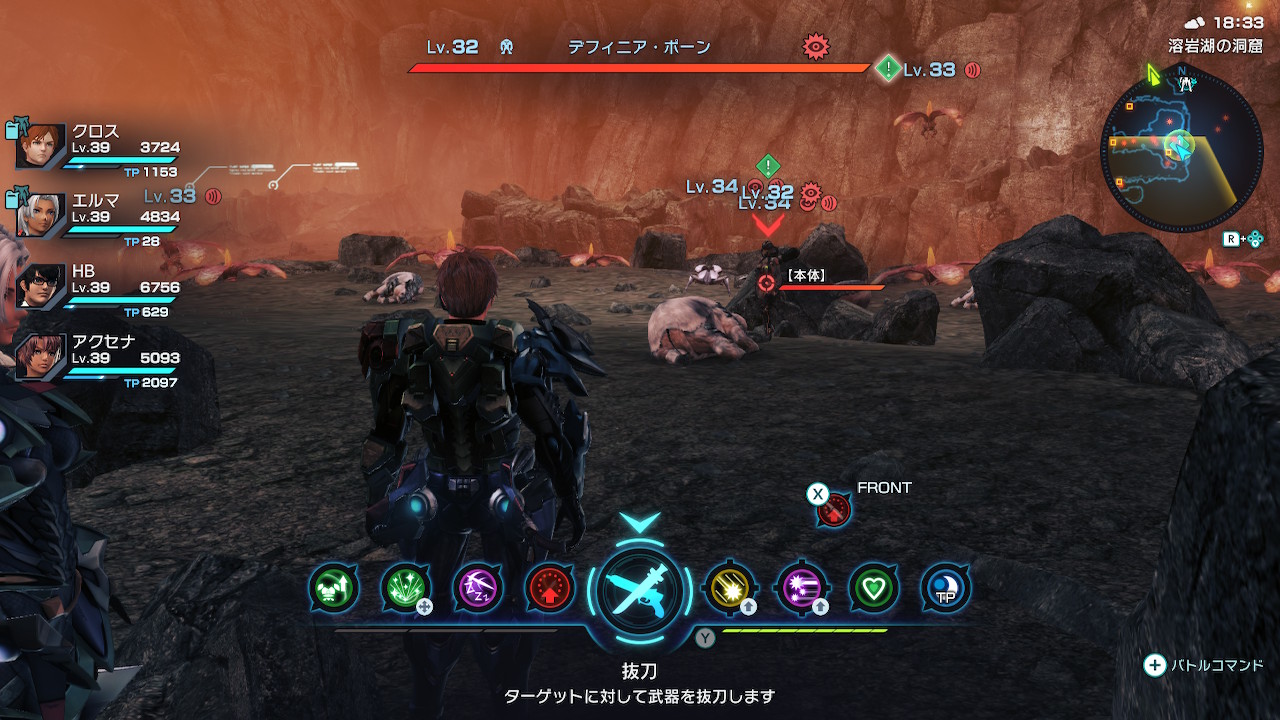Activate the red up-arrow aura art
The height and width of the screenshot is (720, 1280).
pos(550,588)
